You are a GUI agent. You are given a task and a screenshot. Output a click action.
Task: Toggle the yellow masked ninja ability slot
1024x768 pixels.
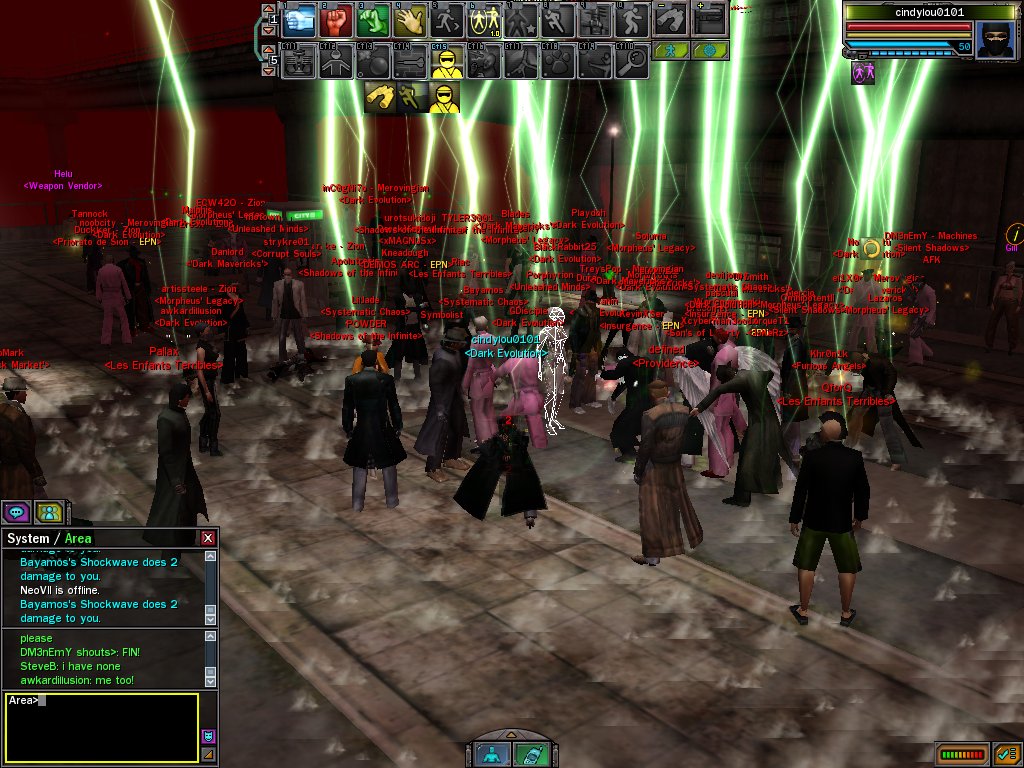tap(445, 62)
